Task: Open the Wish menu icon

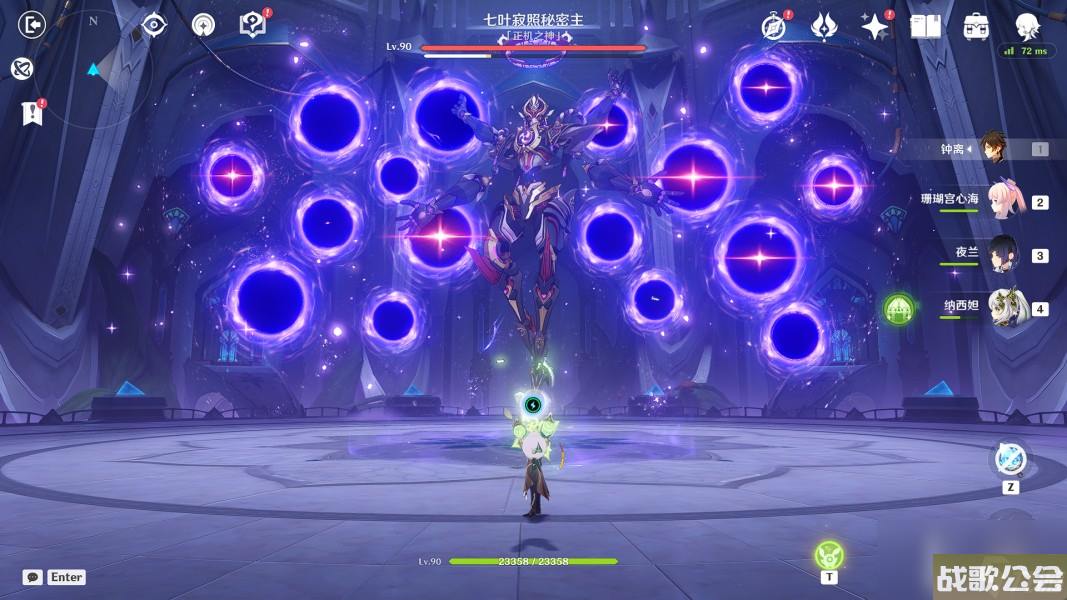Action: [823, 27]
